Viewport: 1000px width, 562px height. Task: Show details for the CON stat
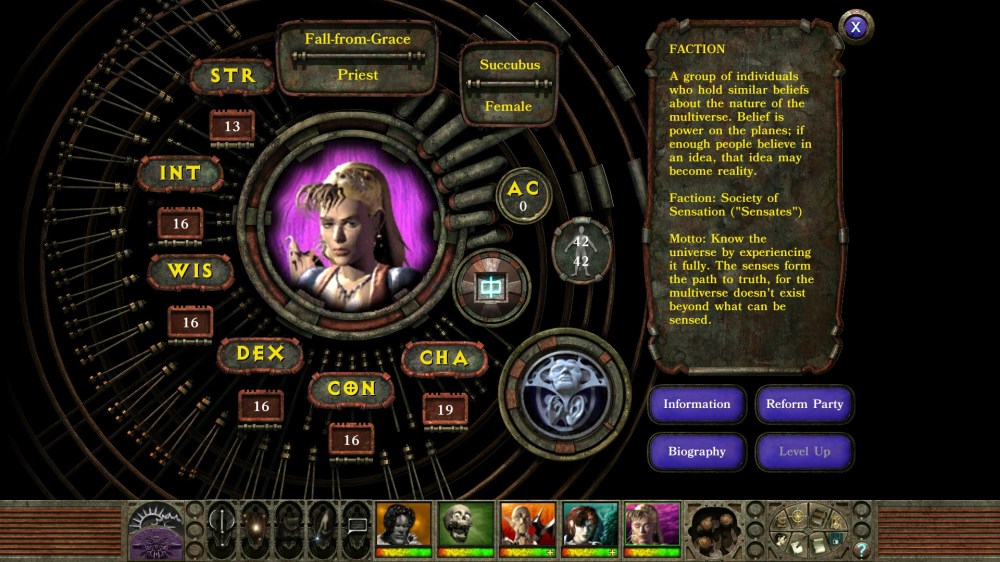pyautogui.click(x=351, y=388)
